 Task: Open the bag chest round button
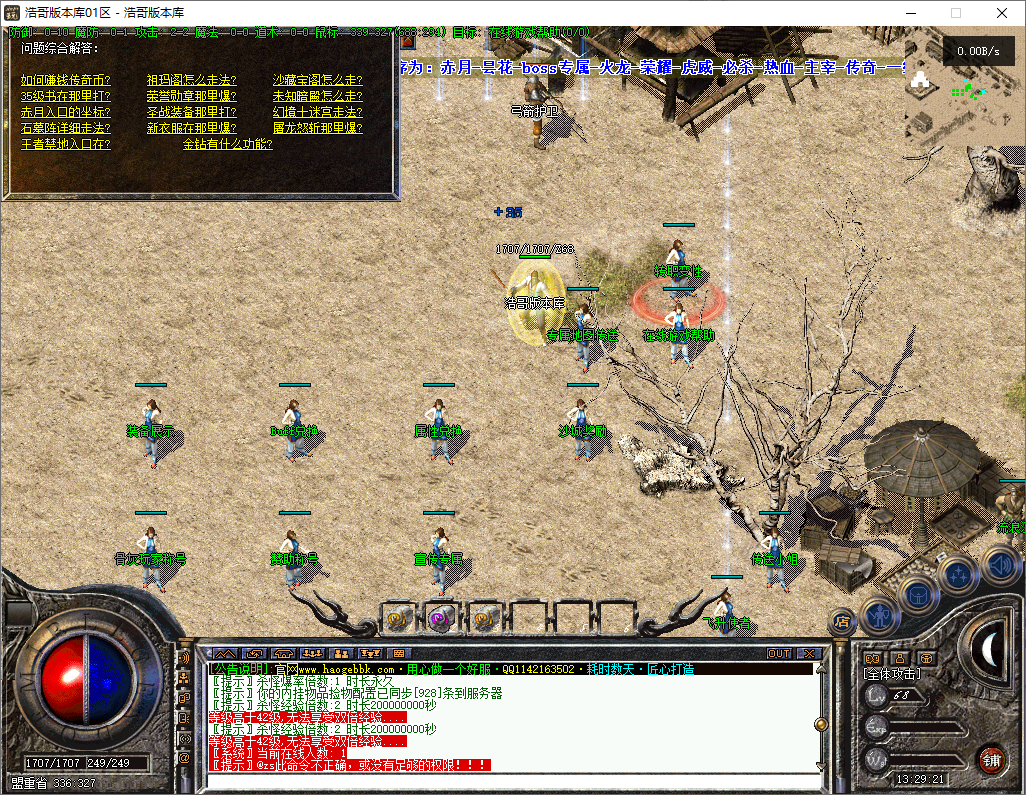(x=917, y=593)
